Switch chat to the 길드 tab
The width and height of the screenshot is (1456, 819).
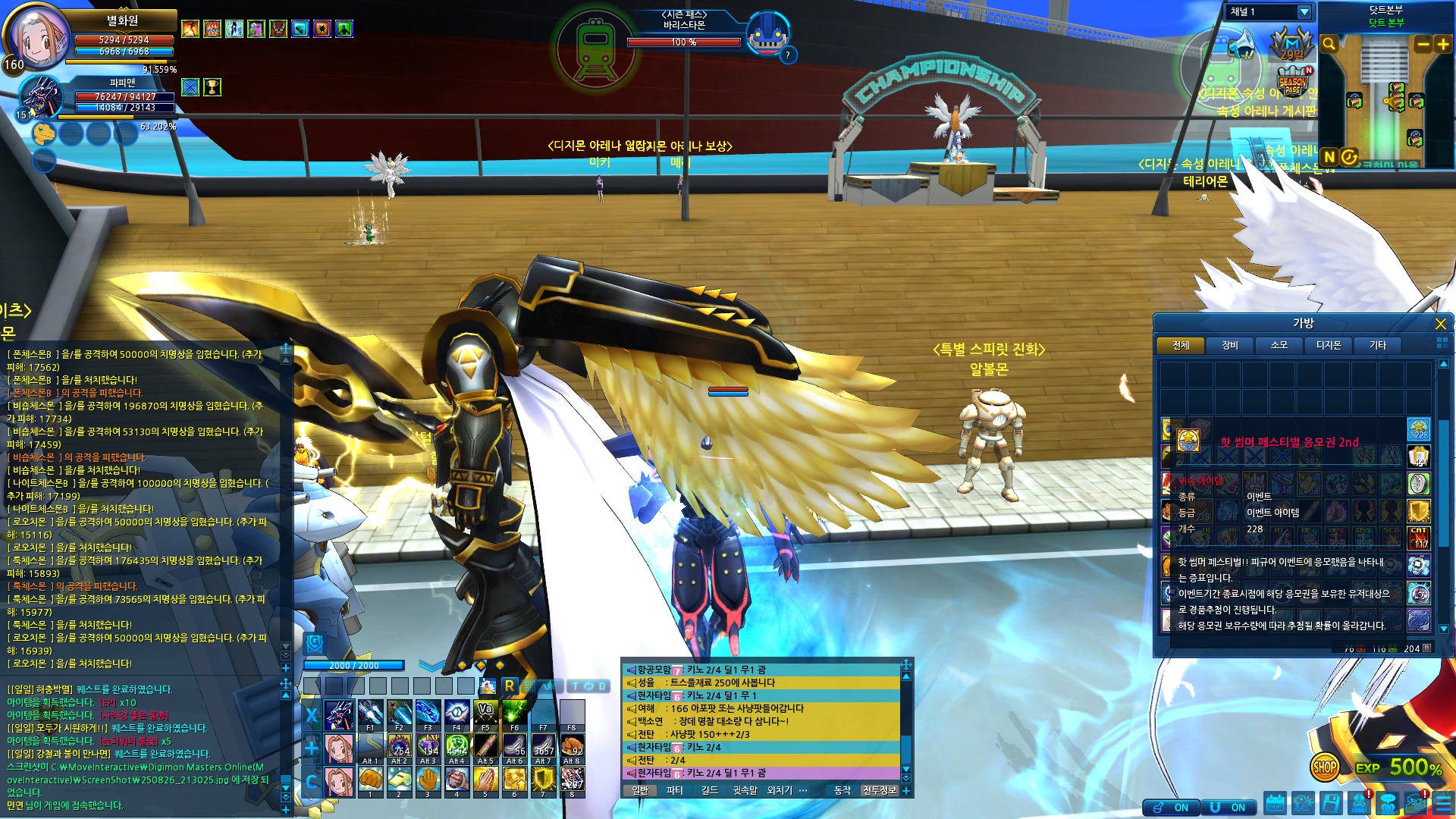coord(710,790)
